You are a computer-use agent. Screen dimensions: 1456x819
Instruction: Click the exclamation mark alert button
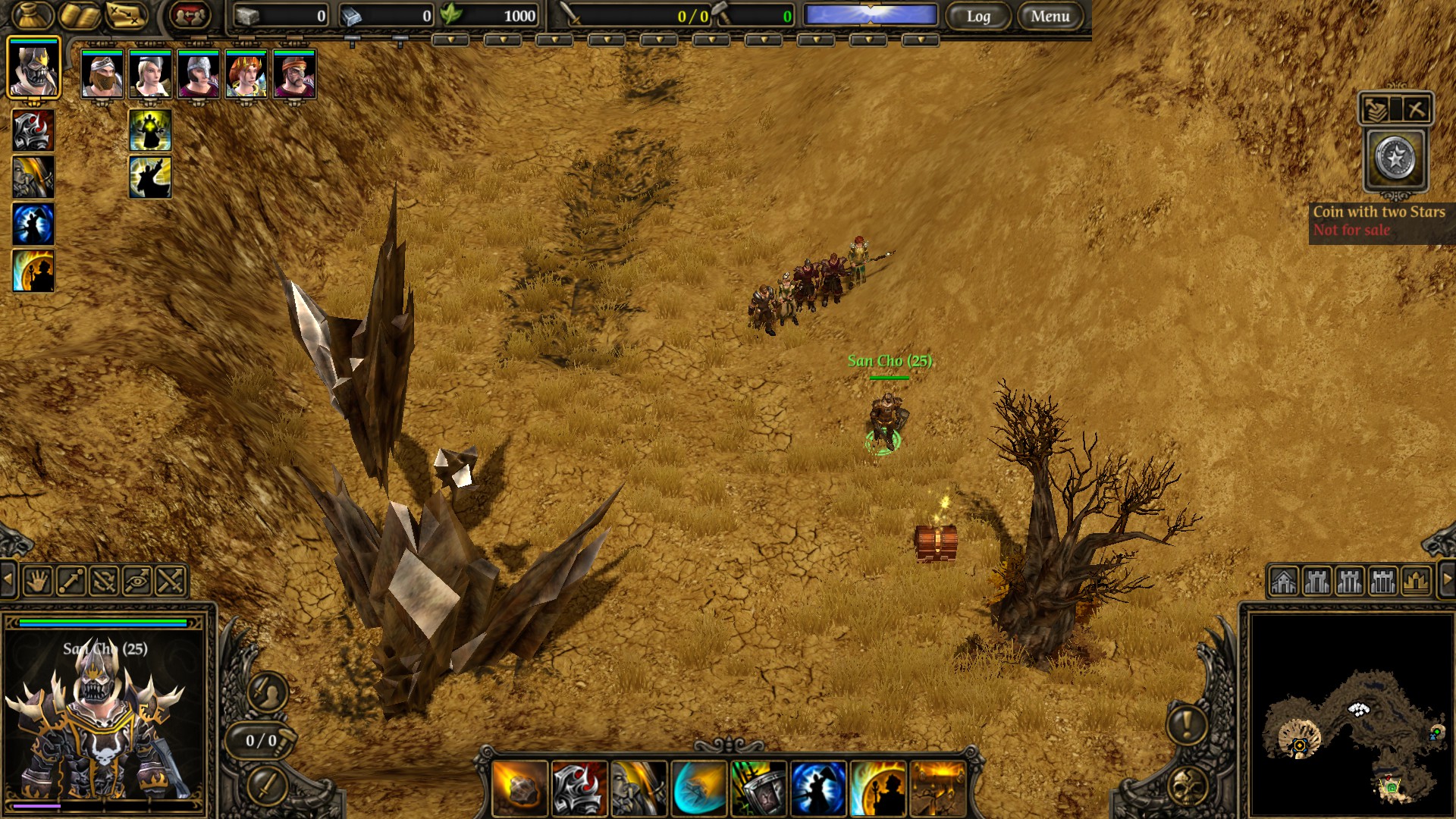(x=1187, y=723)
